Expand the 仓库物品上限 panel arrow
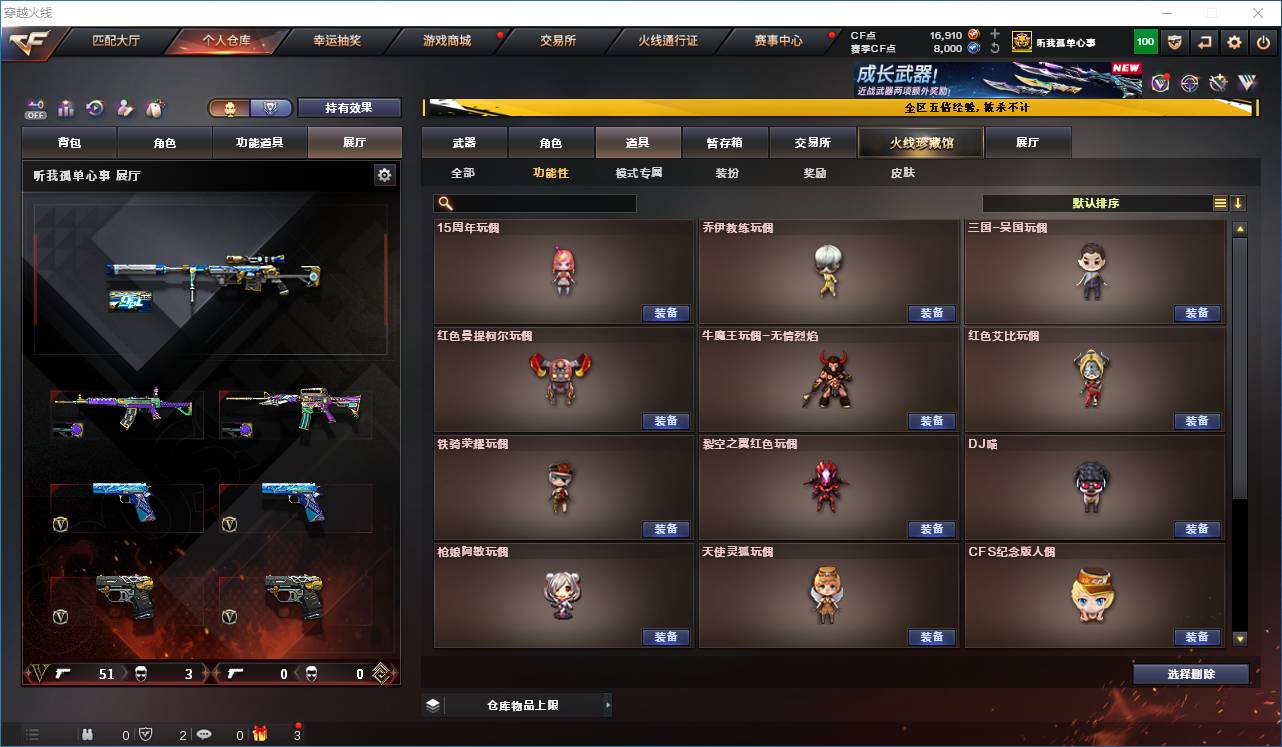This screenshot has height=747, width=1282. [x=608, y=704]
